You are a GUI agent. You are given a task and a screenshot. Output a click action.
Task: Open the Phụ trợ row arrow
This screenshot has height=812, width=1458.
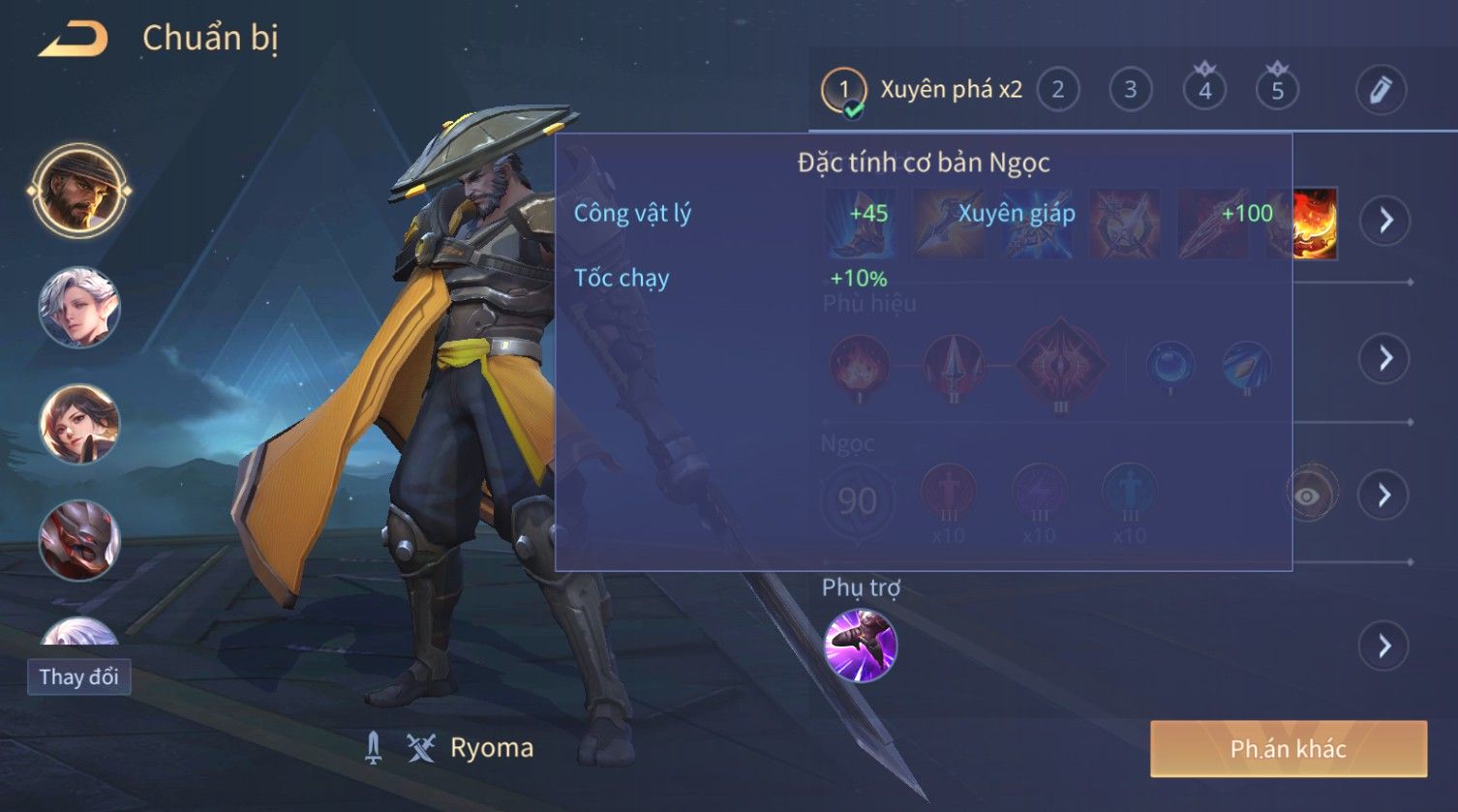(x=1383, y=646)
